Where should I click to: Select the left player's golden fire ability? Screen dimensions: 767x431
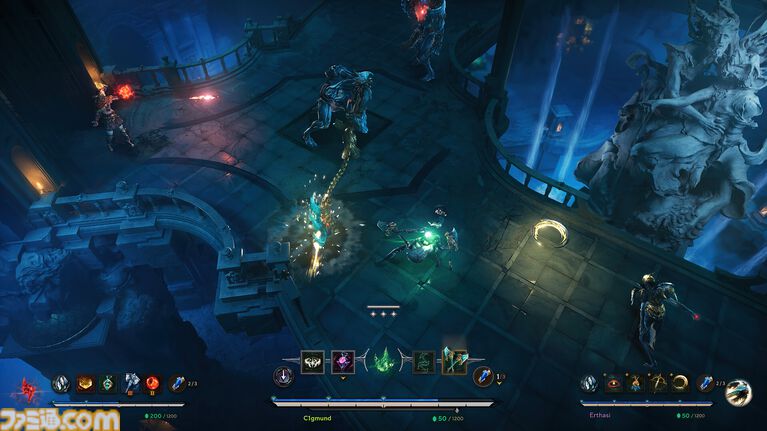(x=87, y=382)
